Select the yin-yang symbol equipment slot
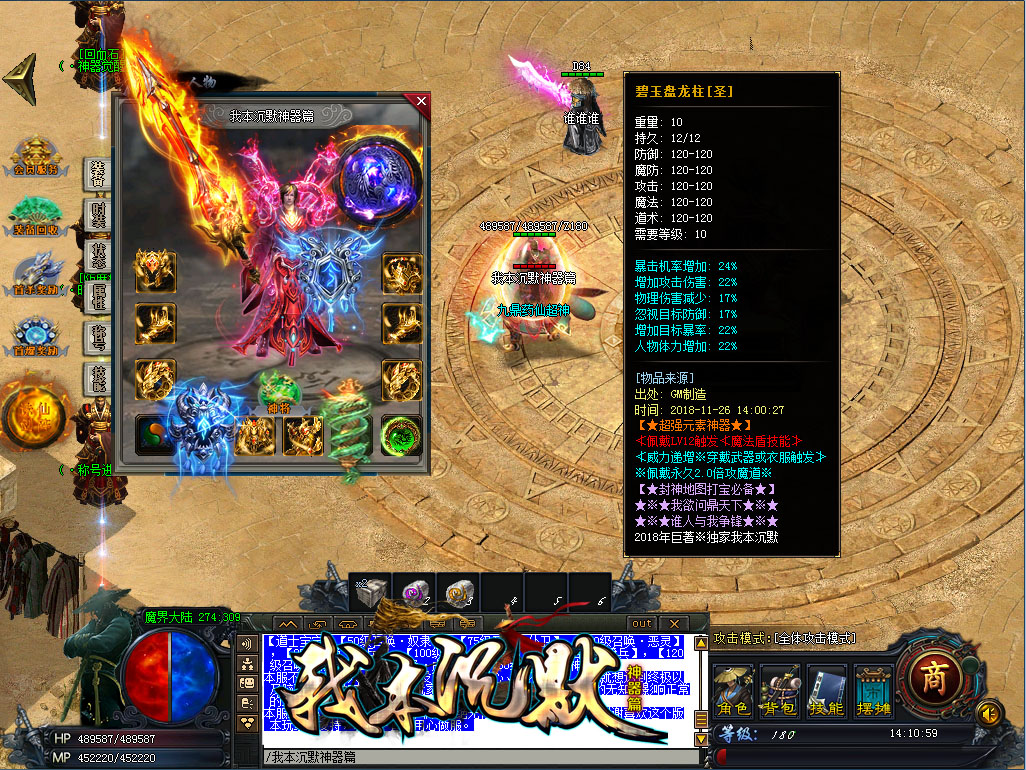The height and width of the screenshot is (770, 1026). click(155, 436)
